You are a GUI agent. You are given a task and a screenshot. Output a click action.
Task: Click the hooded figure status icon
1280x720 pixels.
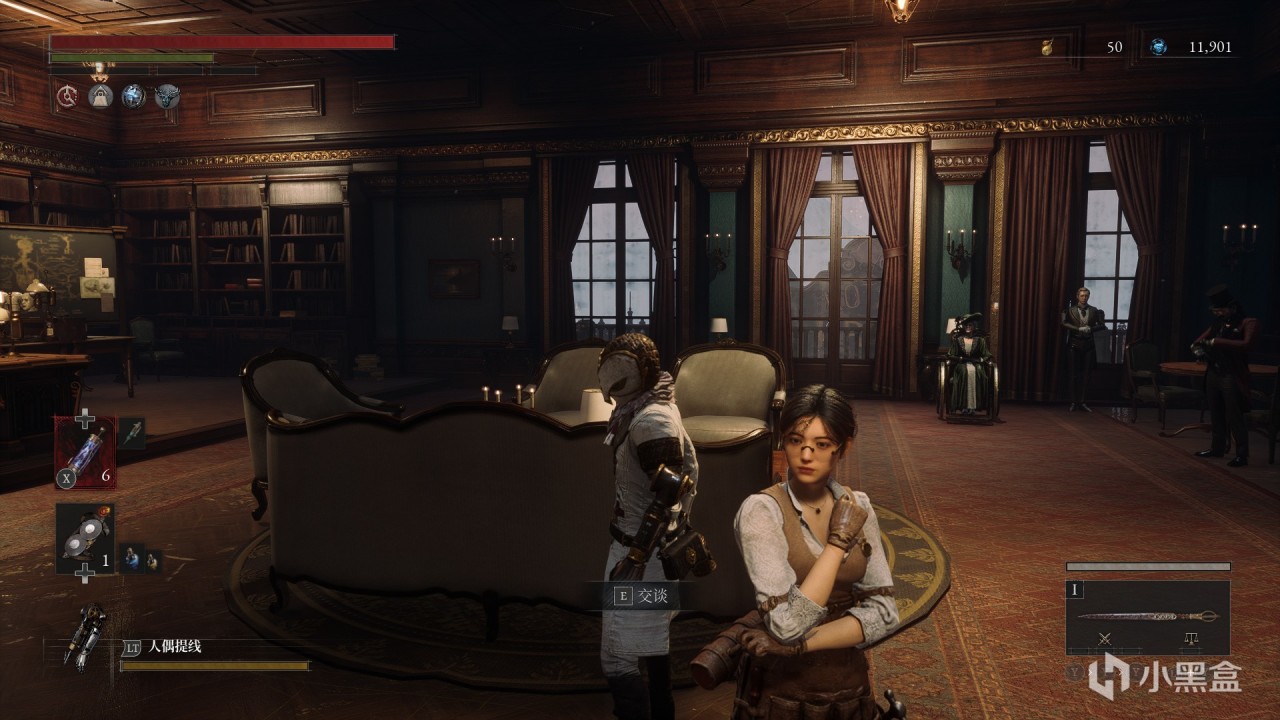(x=100, y=96)
